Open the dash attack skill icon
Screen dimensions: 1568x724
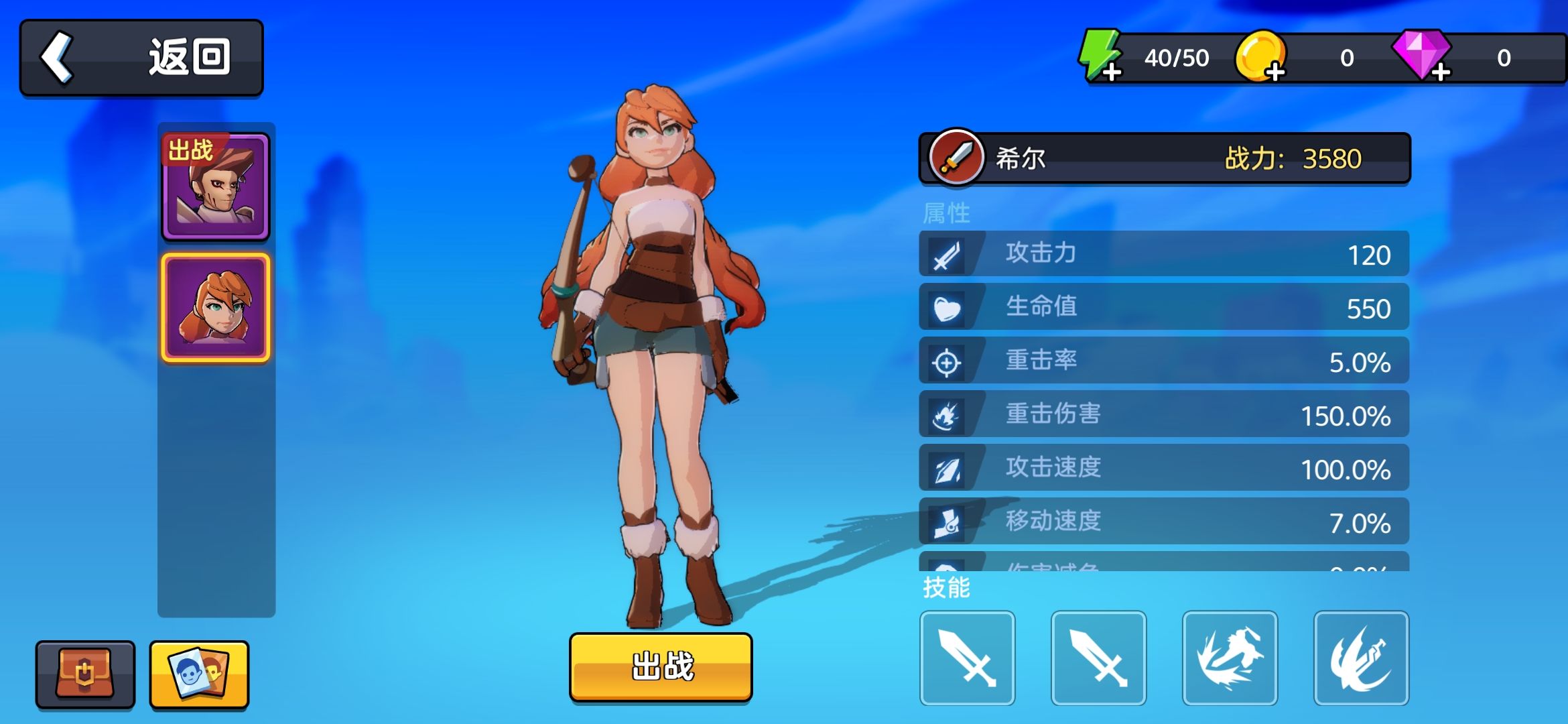1230,659
